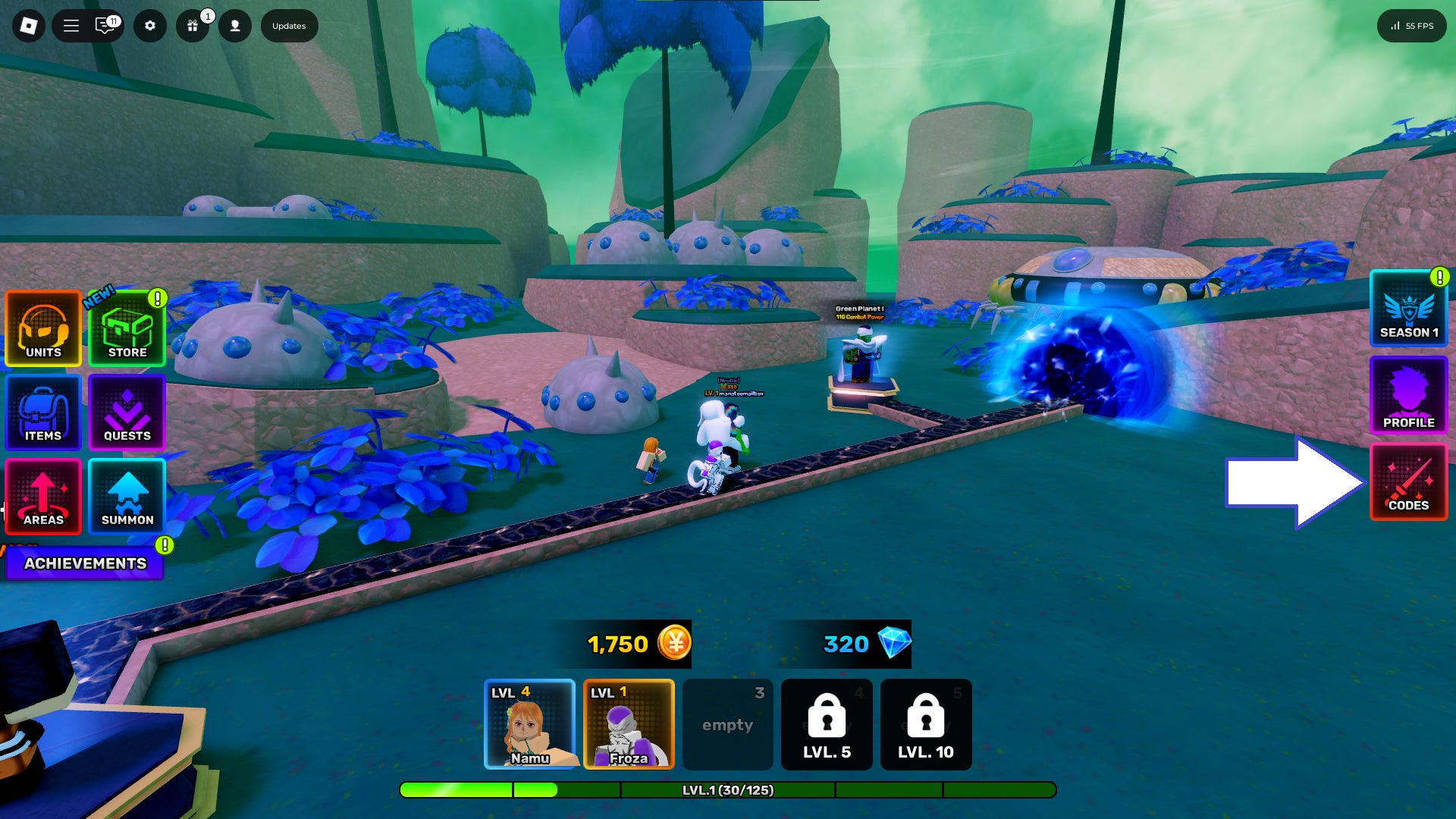Select the Froza unit slot
Viewport: 1456px width, 819px height.
click(x=629, y=724)
